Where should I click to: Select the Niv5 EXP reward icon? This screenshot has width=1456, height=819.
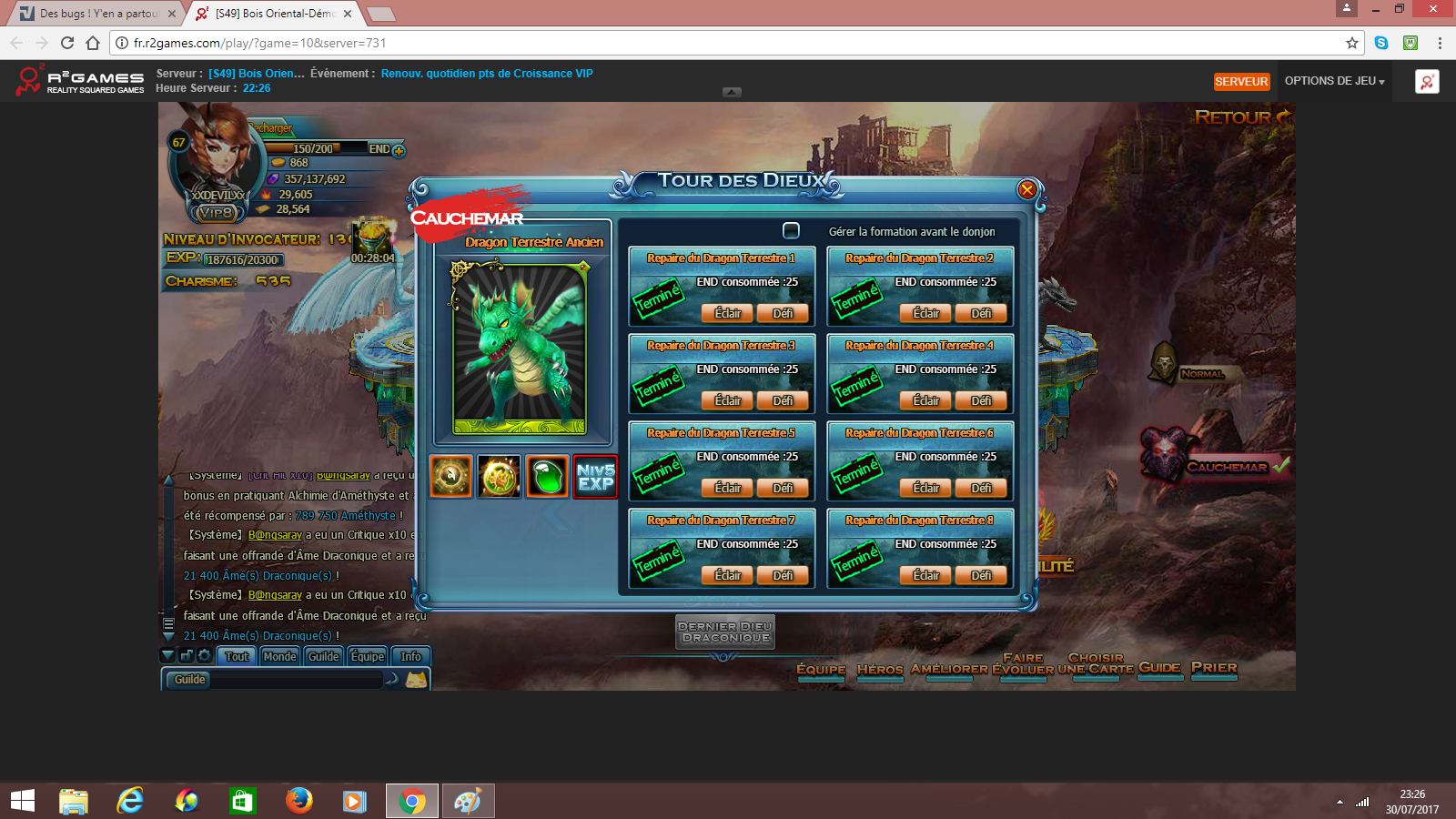[595, 477]
